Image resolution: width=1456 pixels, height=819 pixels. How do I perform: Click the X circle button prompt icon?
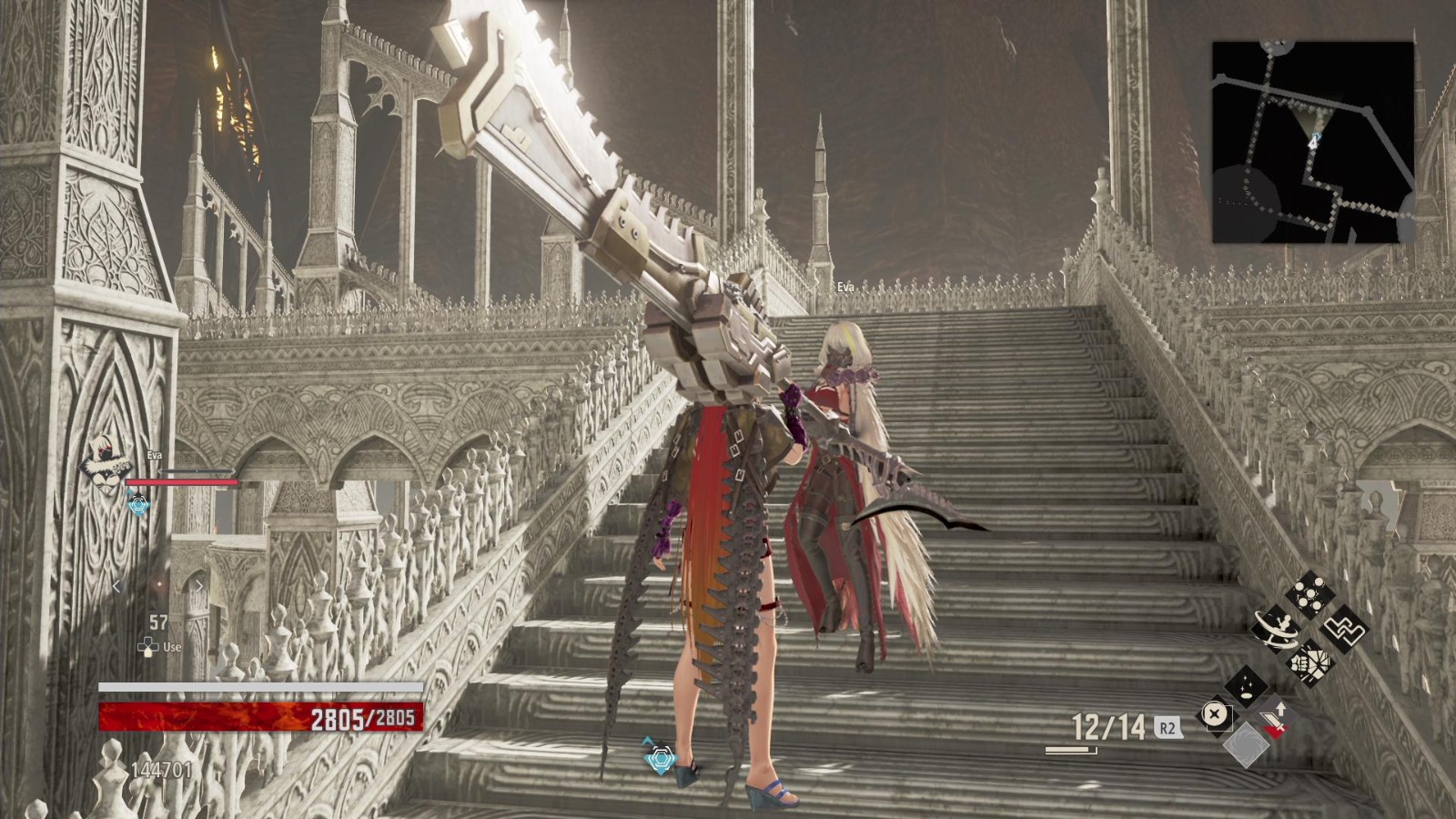(x=1217, y=714)
